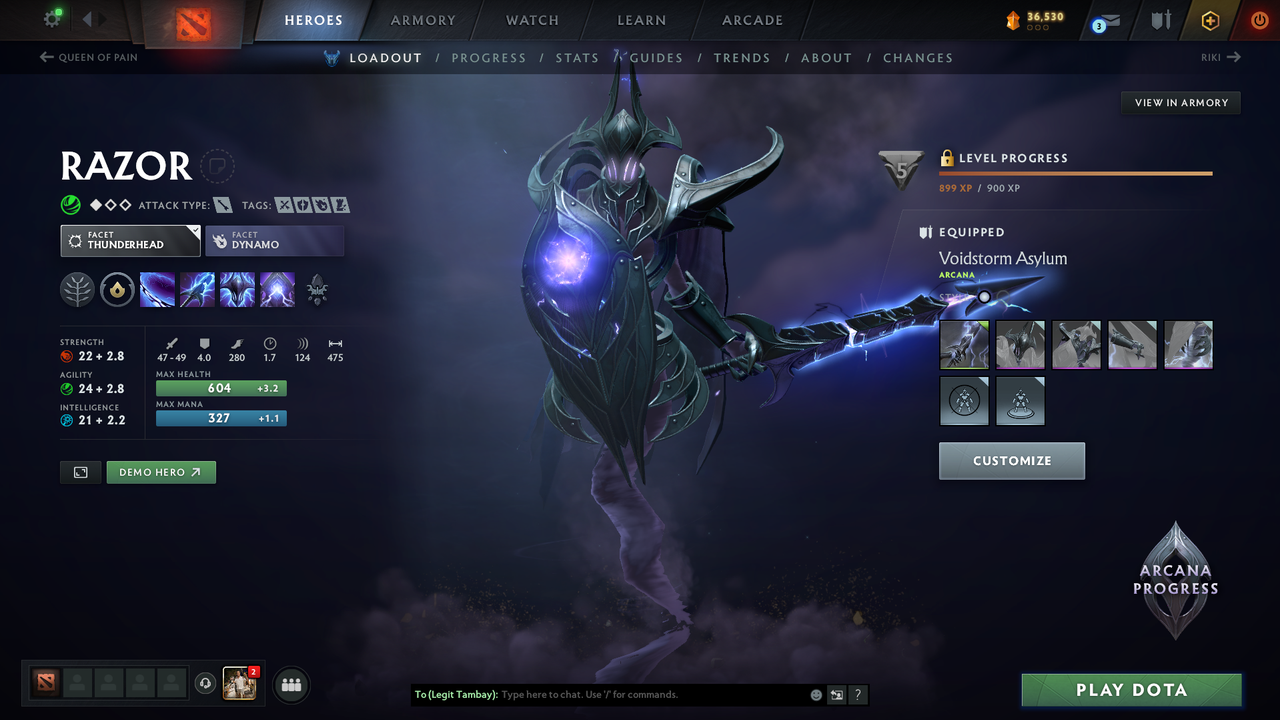The image size is (1280, 720).
Task: Click DEMO HERO to test Razor
Action: pos(161,471)
